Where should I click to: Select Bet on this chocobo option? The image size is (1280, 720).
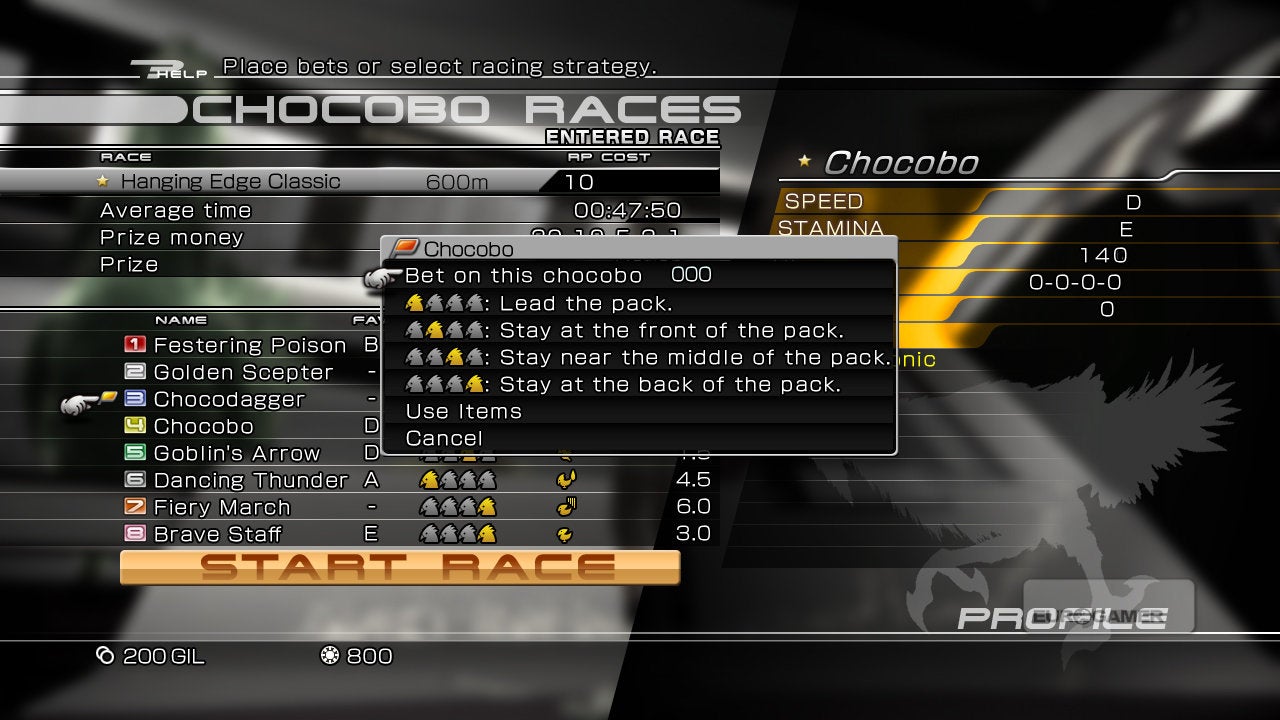click(x=523, y=276)
